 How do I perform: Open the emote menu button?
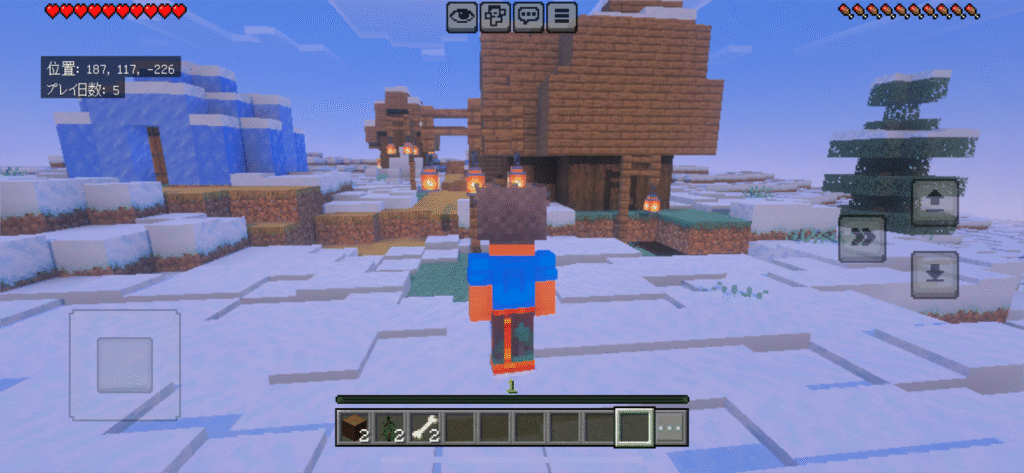pyautogui.click(x=495, y=16)
